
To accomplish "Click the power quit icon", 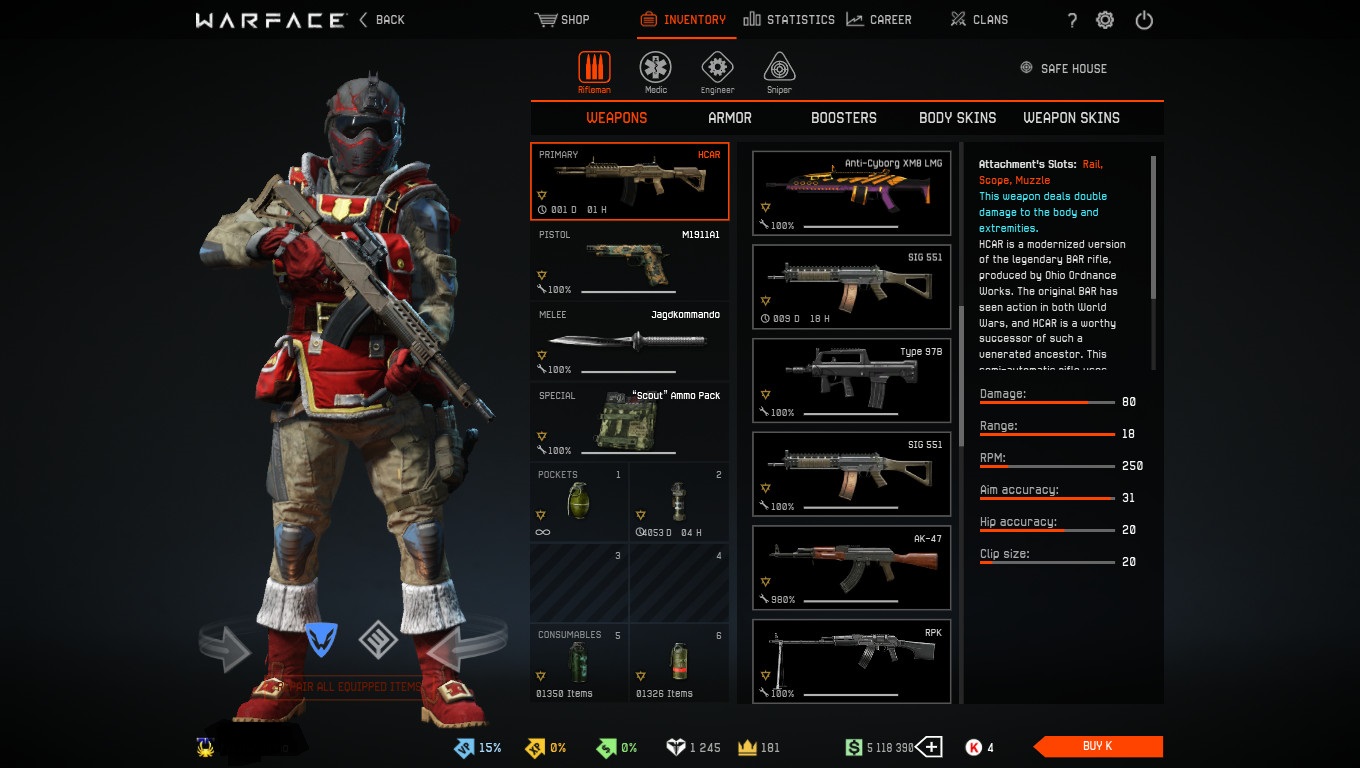I will point(1144,20).
